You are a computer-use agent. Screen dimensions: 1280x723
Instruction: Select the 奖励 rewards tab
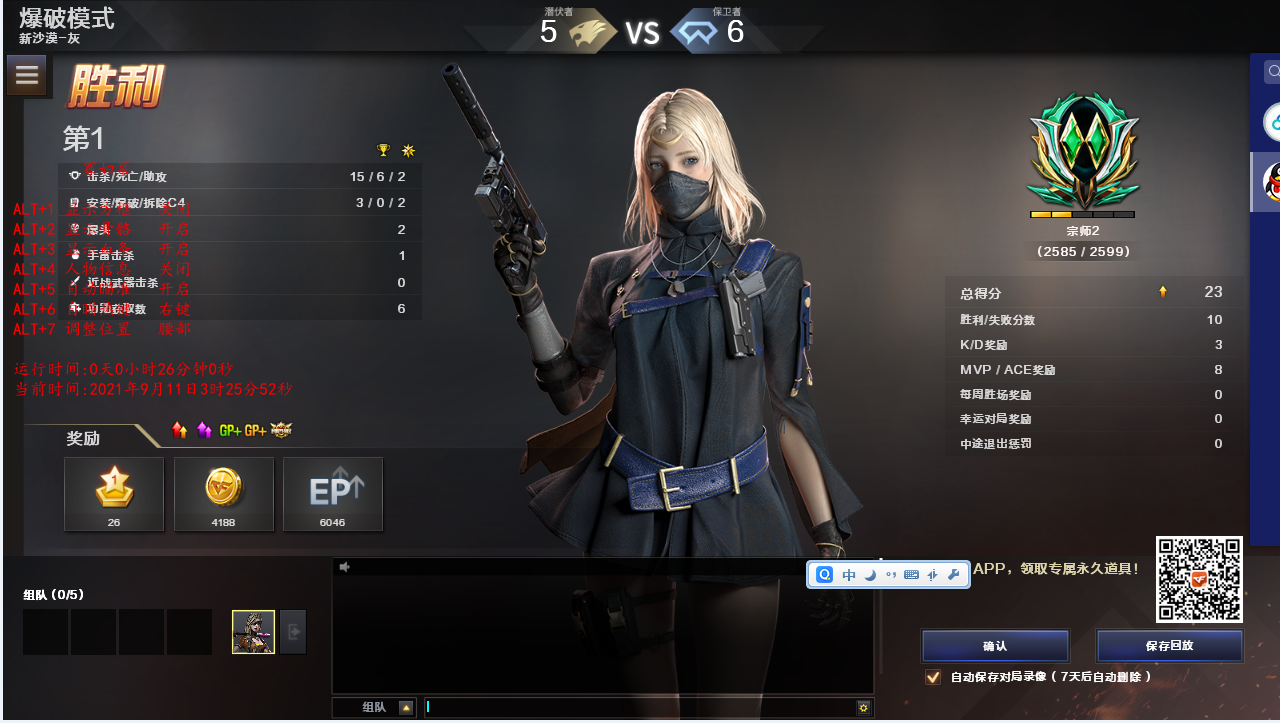click(x=84, y=438)
